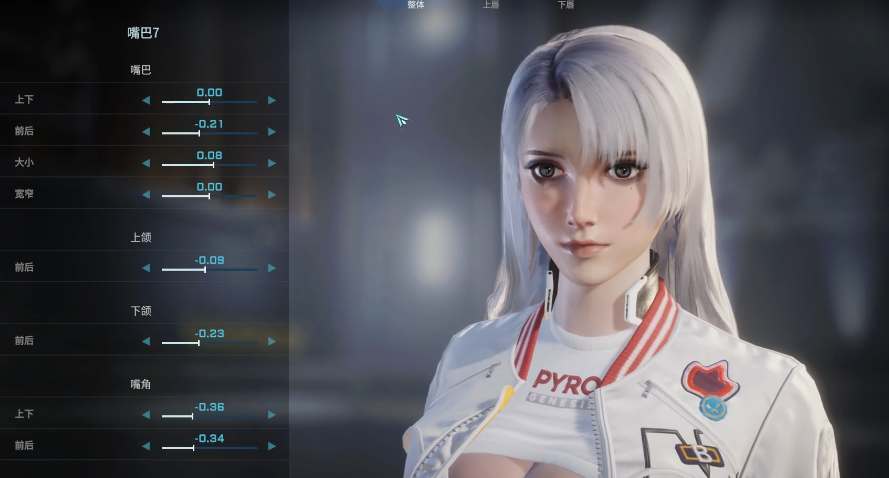This screenshot has width=889, height=478.
Task: Decrease 嘴巴 上下 with left arrow
Action: 146,101
